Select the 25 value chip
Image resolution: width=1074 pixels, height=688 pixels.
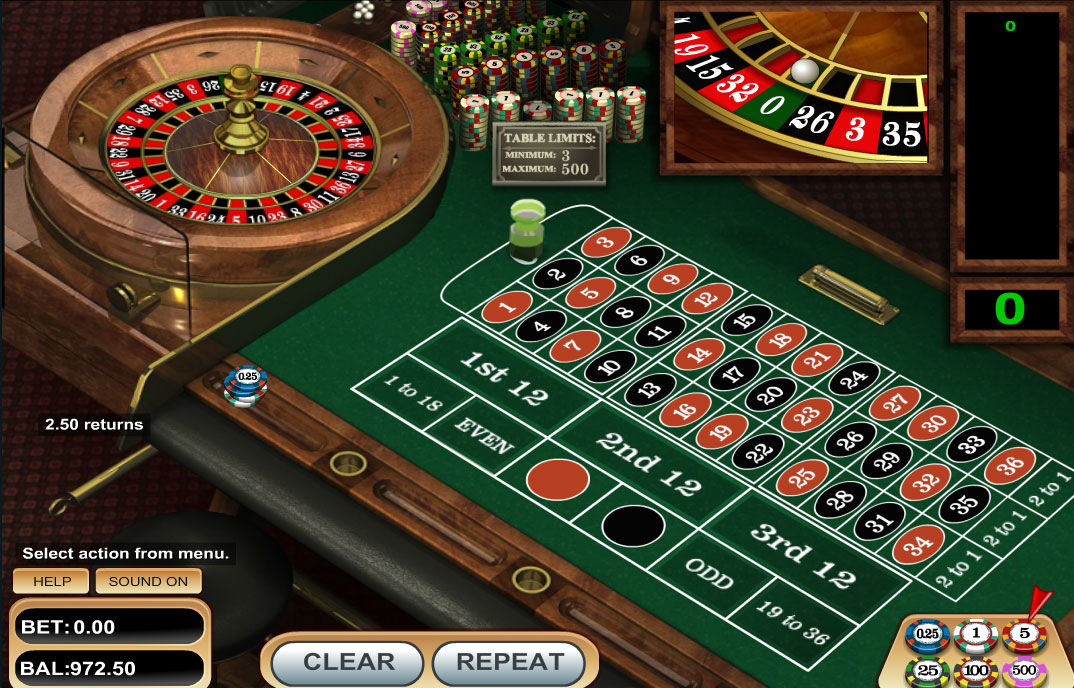pos(927,671)
